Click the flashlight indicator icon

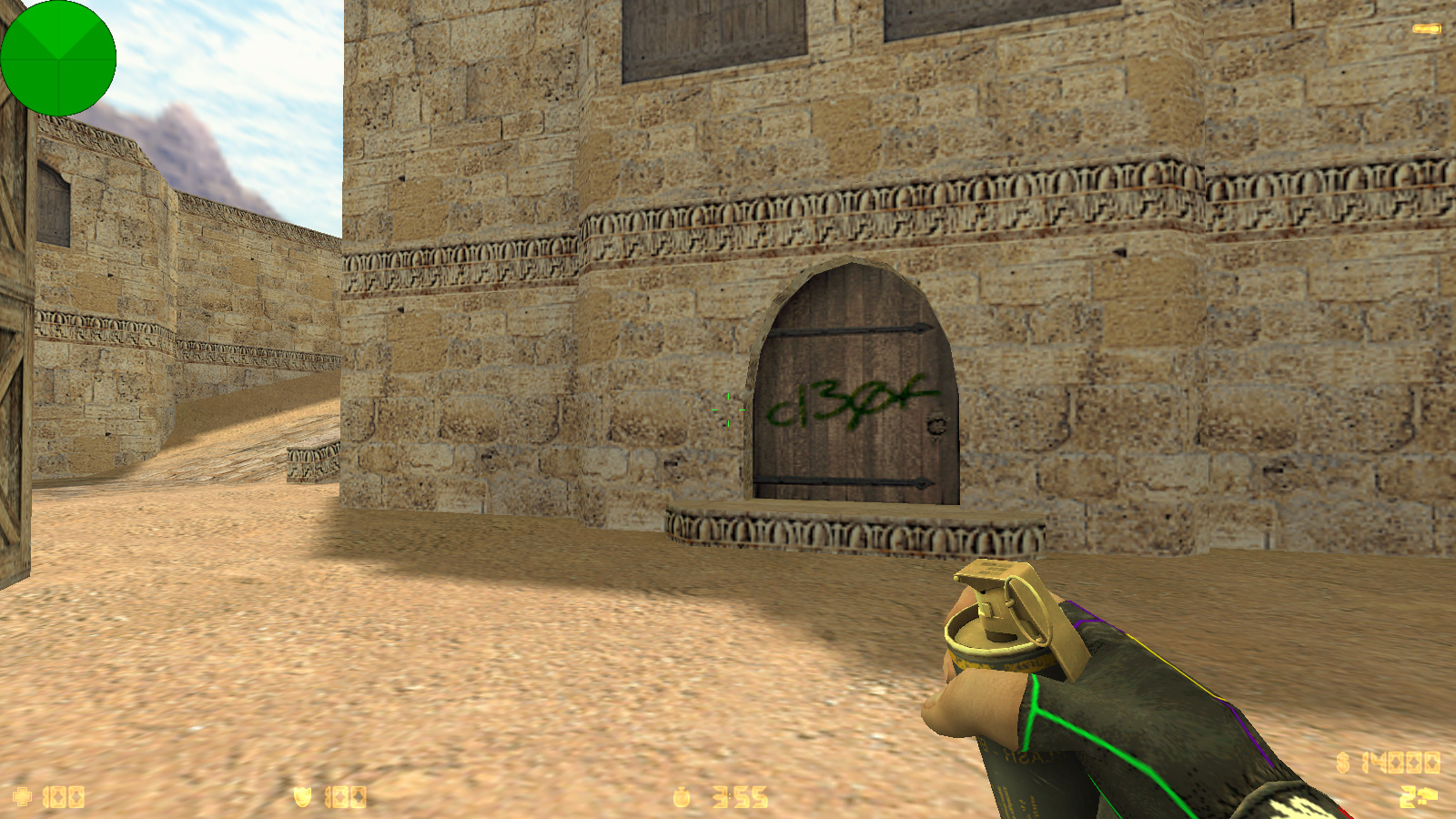pyautogui.click(x=1426, y=29)
